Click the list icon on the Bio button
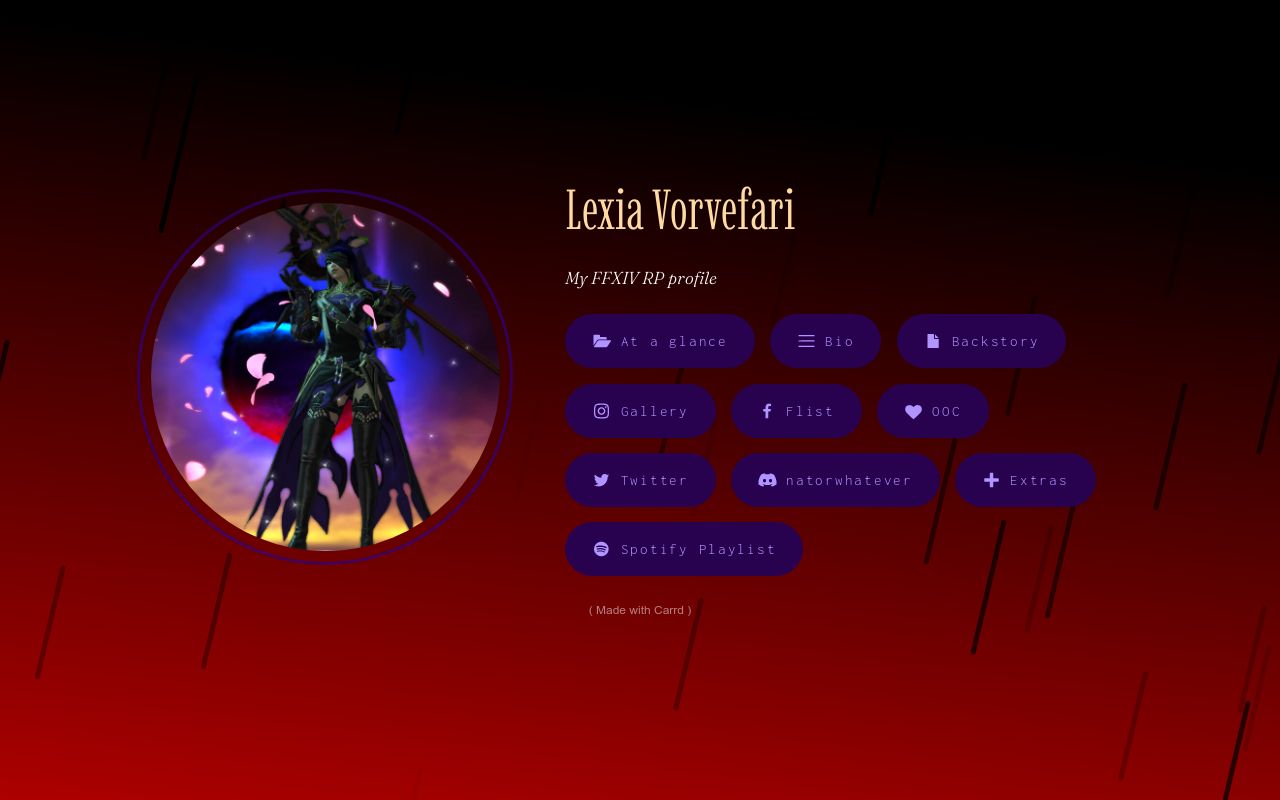This screenshot has height=800, width=1280. (x=807, y=341)
